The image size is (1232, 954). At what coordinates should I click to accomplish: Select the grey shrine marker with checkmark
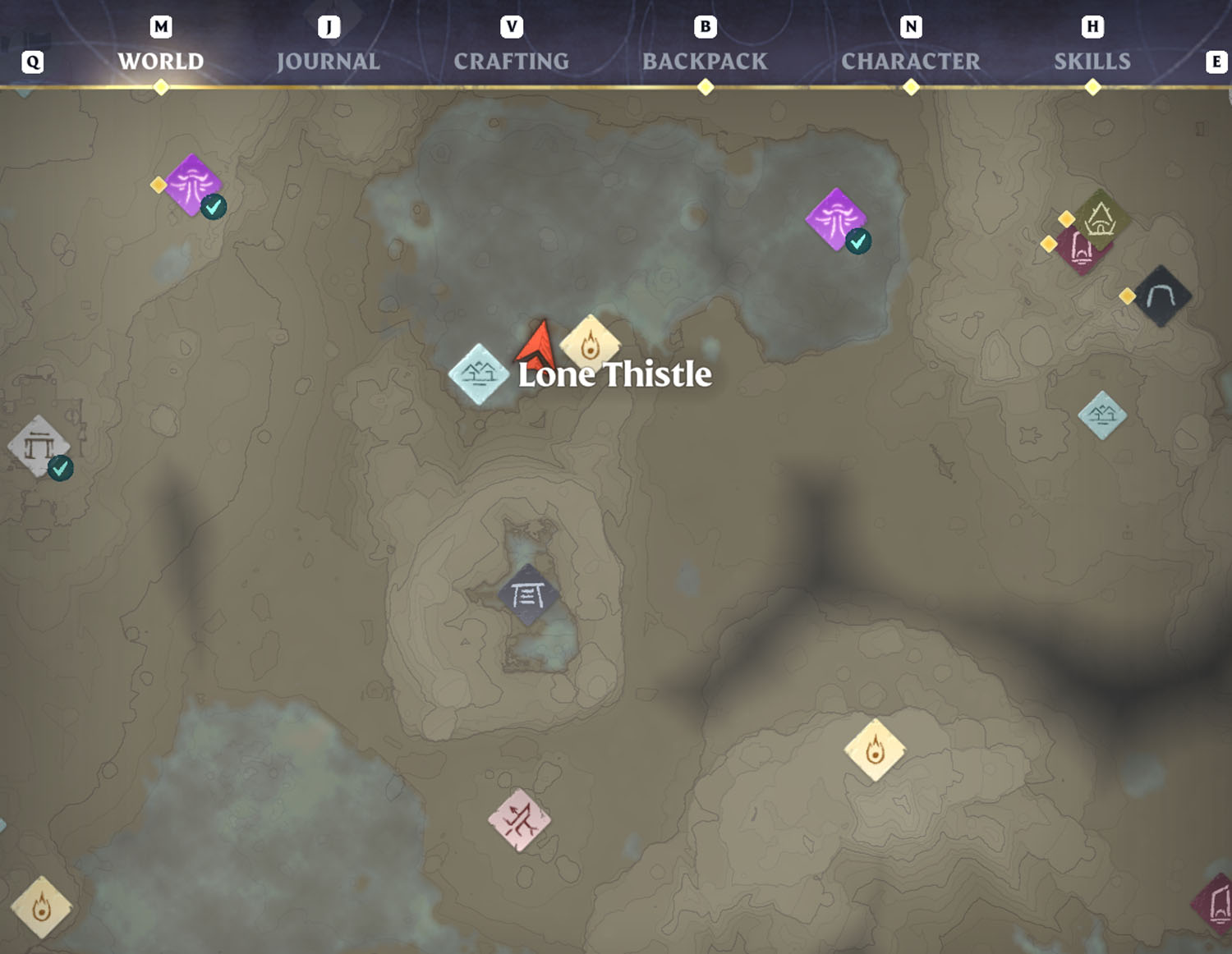click(39, 447)
